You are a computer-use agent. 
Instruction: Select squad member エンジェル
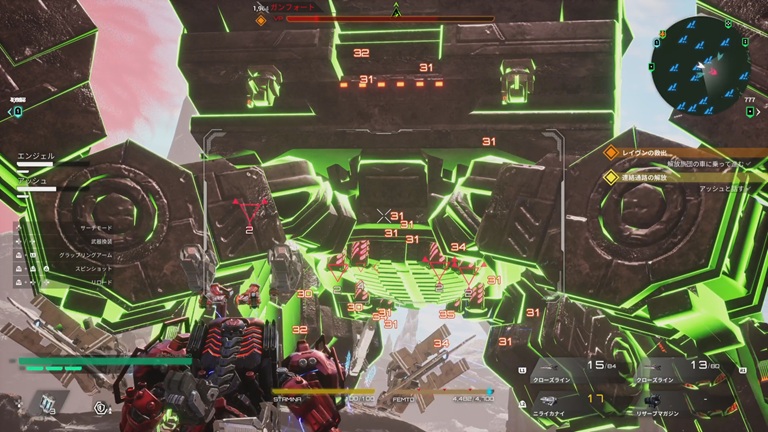point(38,156)
